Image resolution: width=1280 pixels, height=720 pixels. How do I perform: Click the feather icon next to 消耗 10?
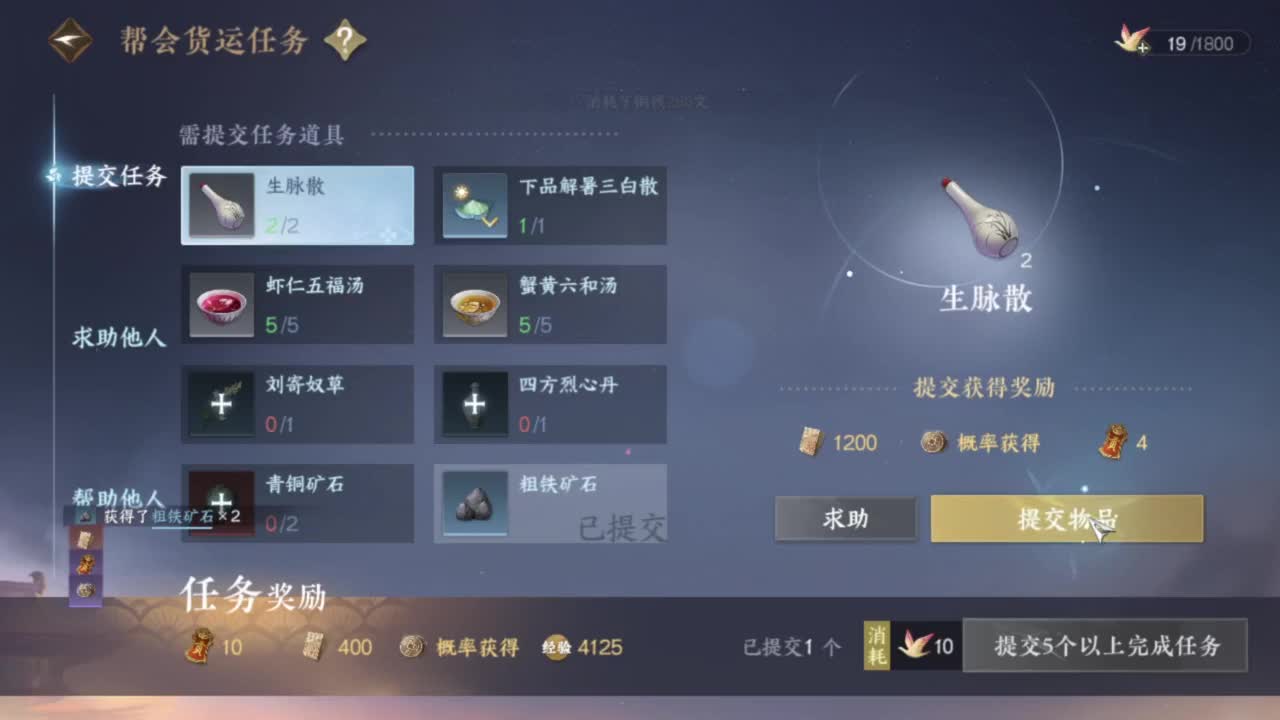tap(915, 647)
